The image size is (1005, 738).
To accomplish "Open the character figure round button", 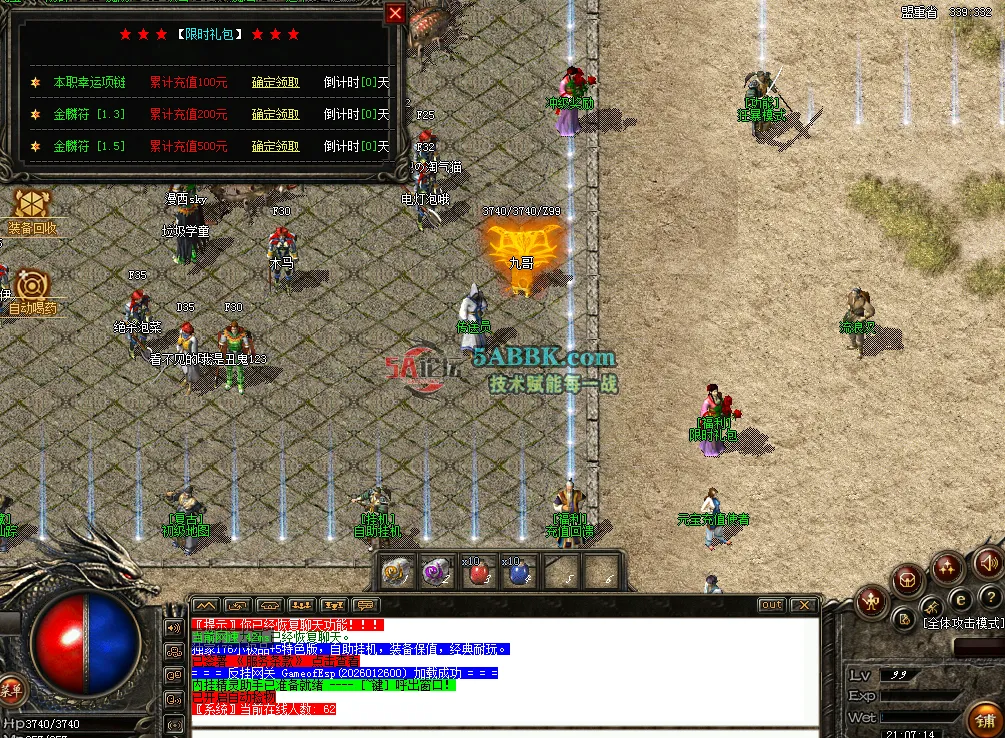I will (x=870, y=601).
